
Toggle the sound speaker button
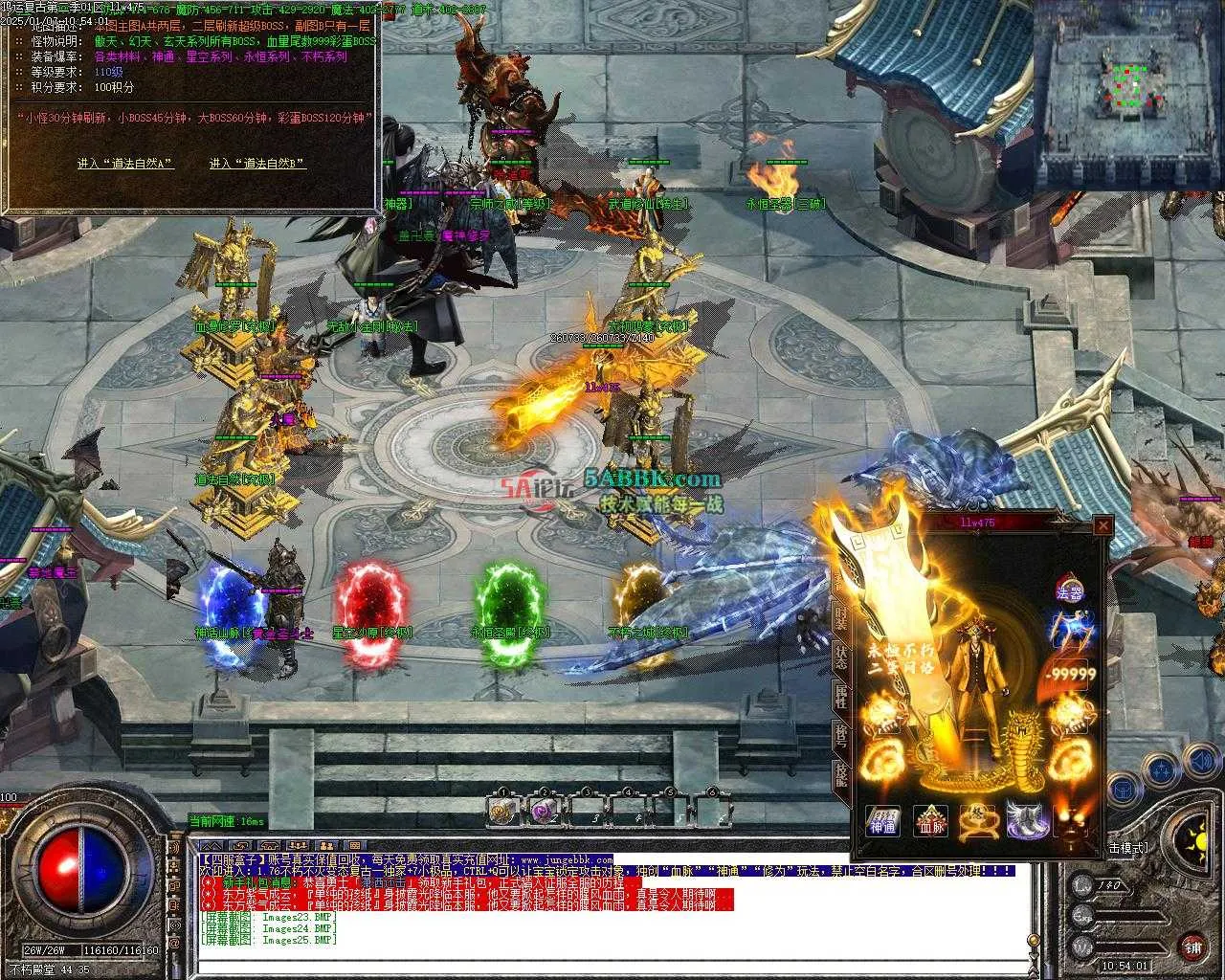1200,761
